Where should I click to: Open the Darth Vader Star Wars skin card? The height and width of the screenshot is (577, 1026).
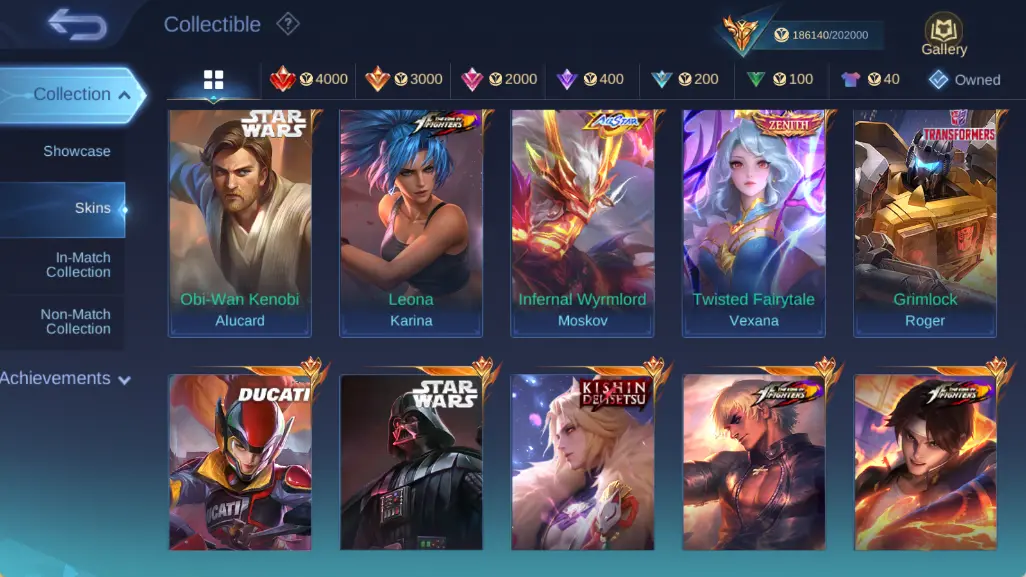point(411,463)
